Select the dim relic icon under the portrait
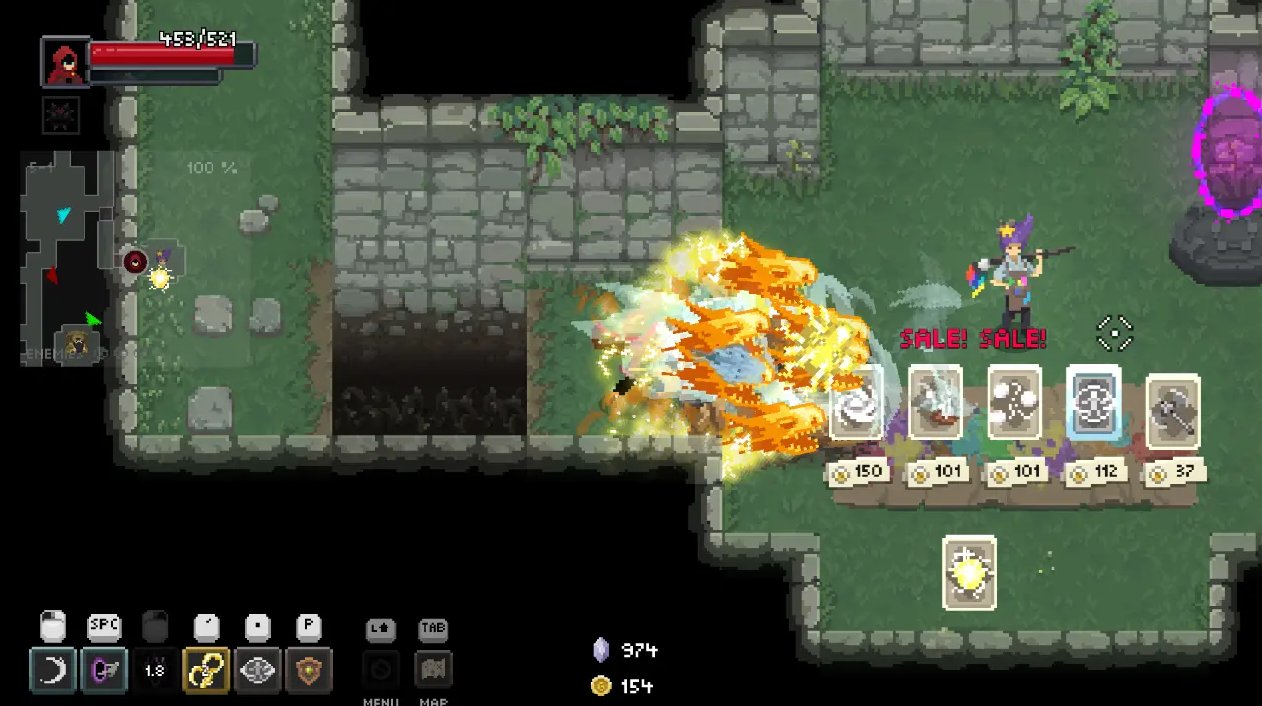Viewport: 1262px width, 706px height. click(x=61, y=115)
